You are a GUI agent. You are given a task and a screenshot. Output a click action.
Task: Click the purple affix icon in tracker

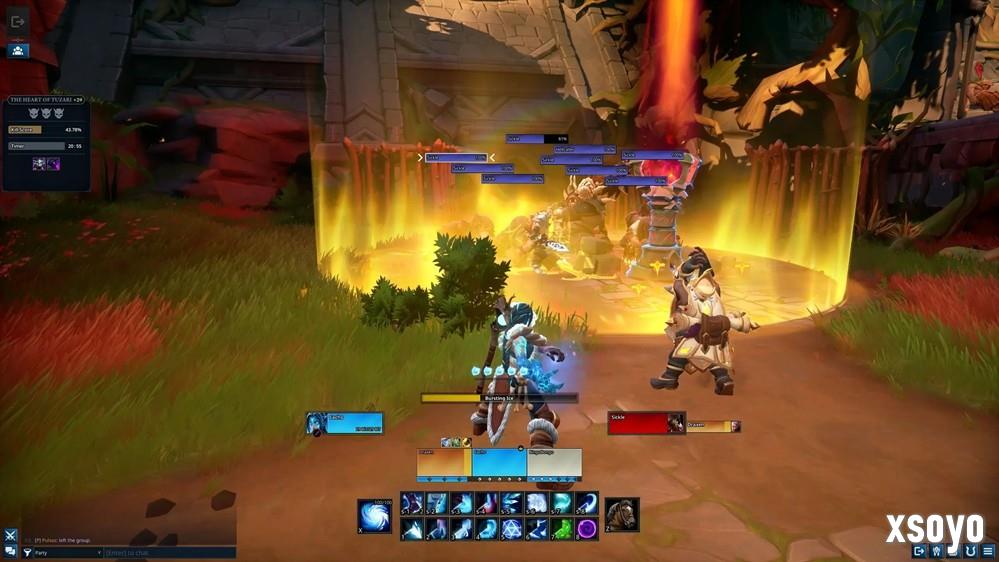(53, 164)
